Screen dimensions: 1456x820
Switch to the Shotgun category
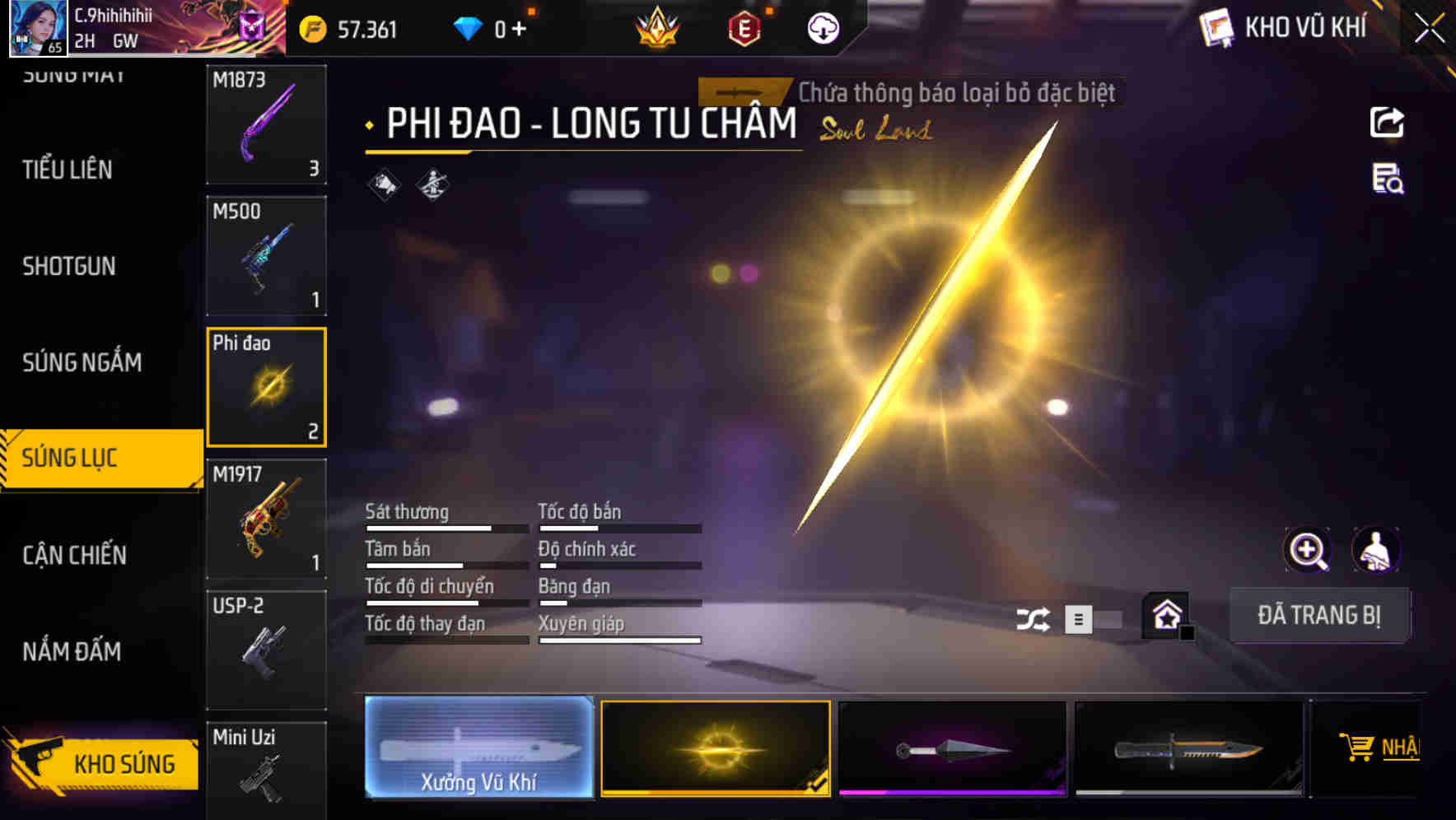click(70, 266)
